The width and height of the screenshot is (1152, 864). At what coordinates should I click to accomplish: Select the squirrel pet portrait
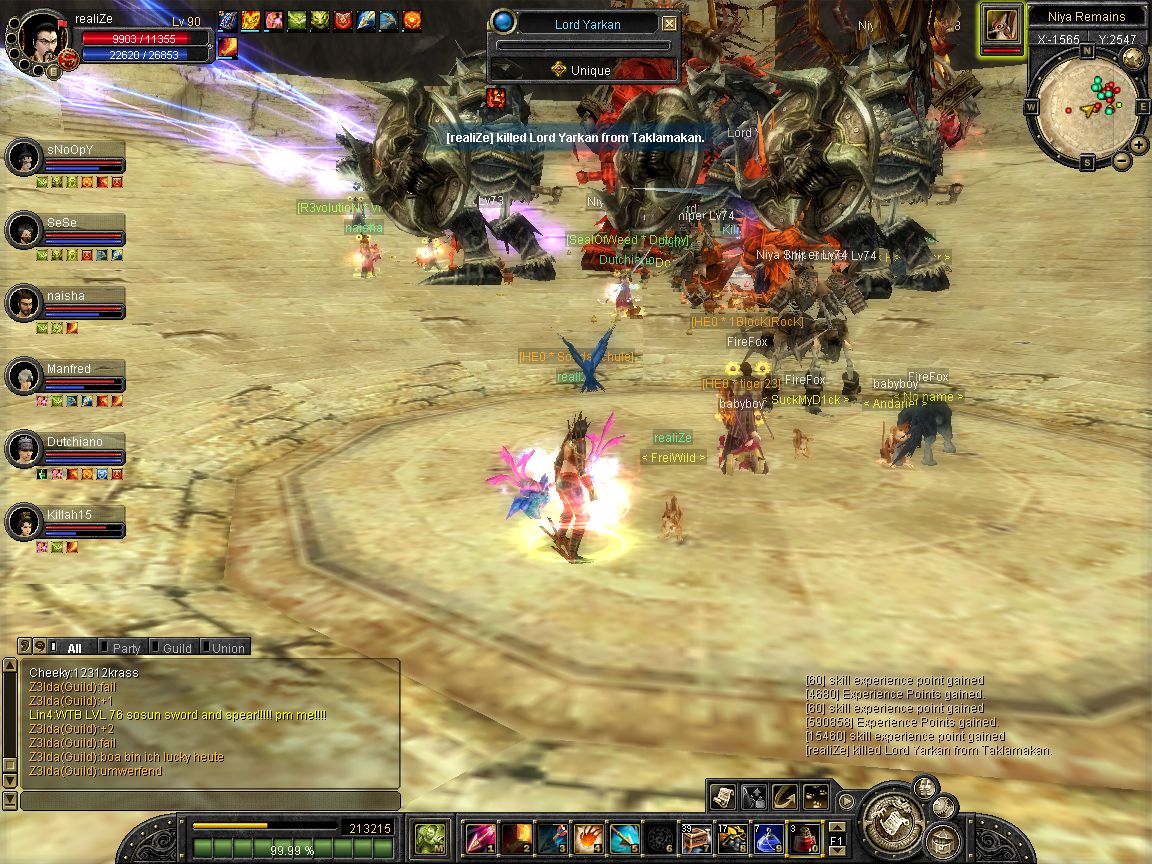click(1001, 23)
